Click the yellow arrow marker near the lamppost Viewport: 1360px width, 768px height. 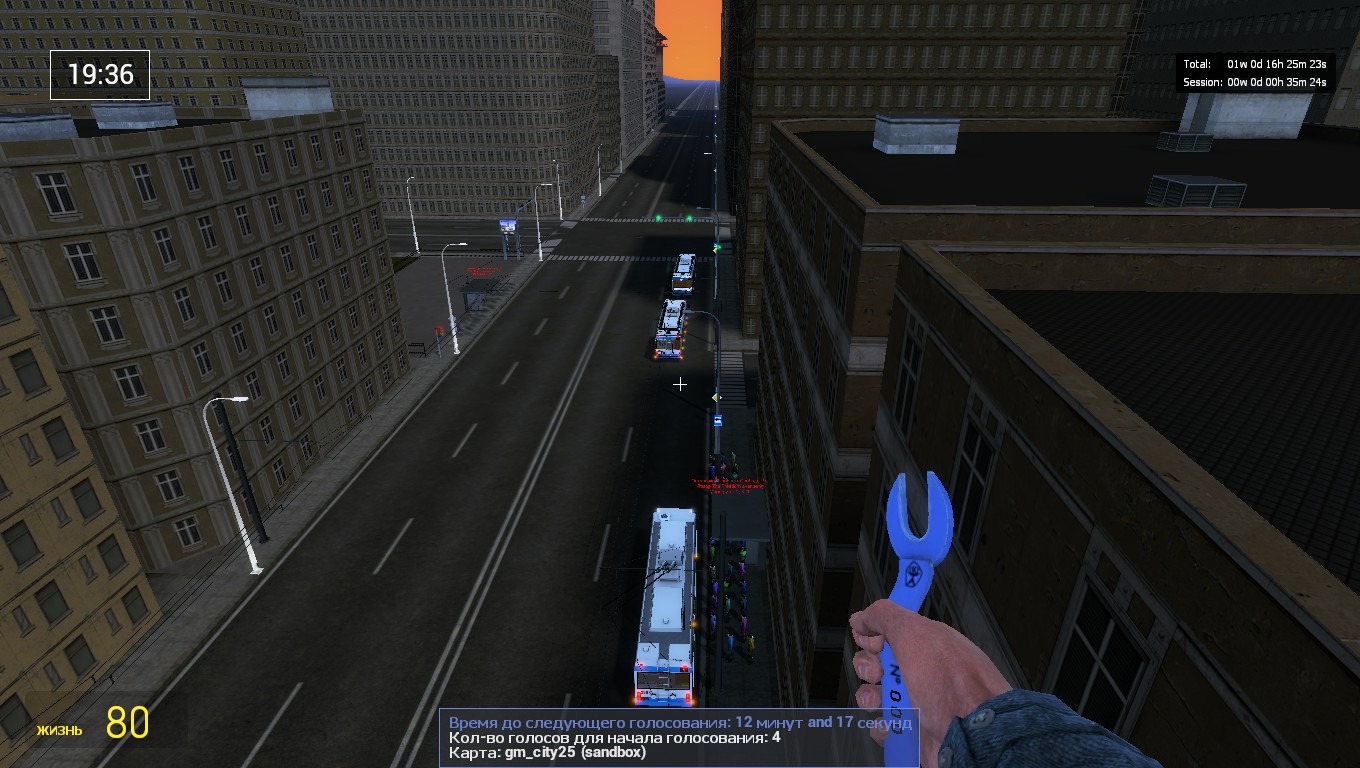(x=714, y=398)
